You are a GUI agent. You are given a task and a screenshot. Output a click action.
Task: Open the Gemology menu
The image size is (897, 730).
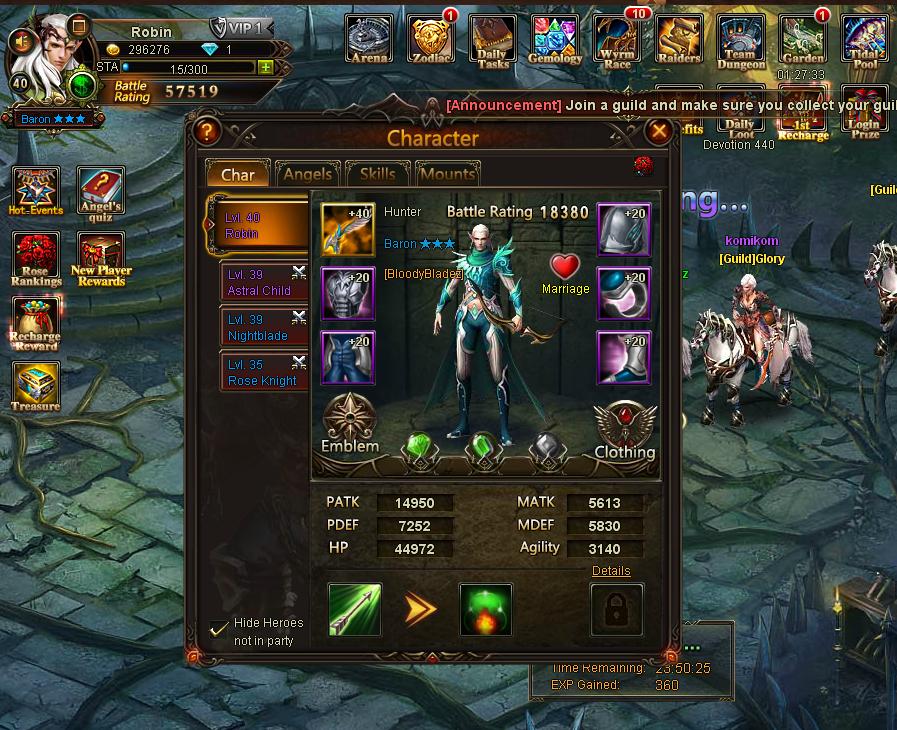coord(555,40)
